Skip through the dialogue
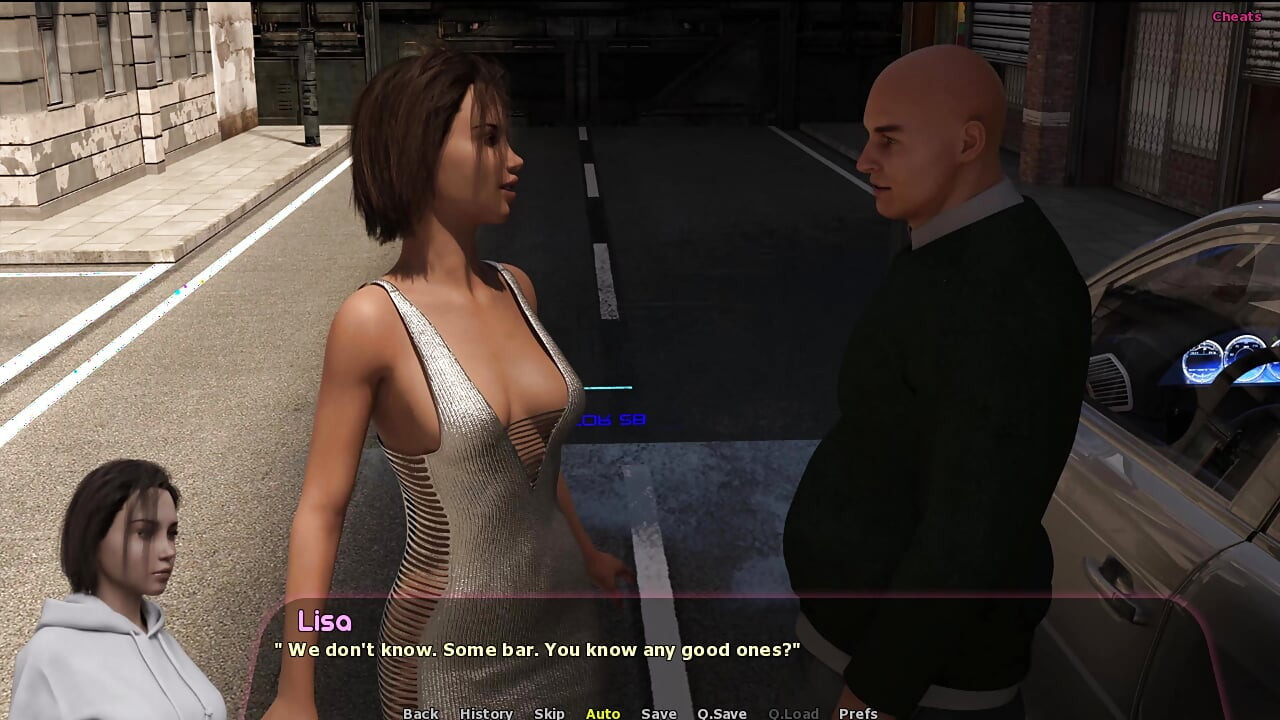Image resolution: width=1280 pixels, height=720 pixels. coord(549,713)
